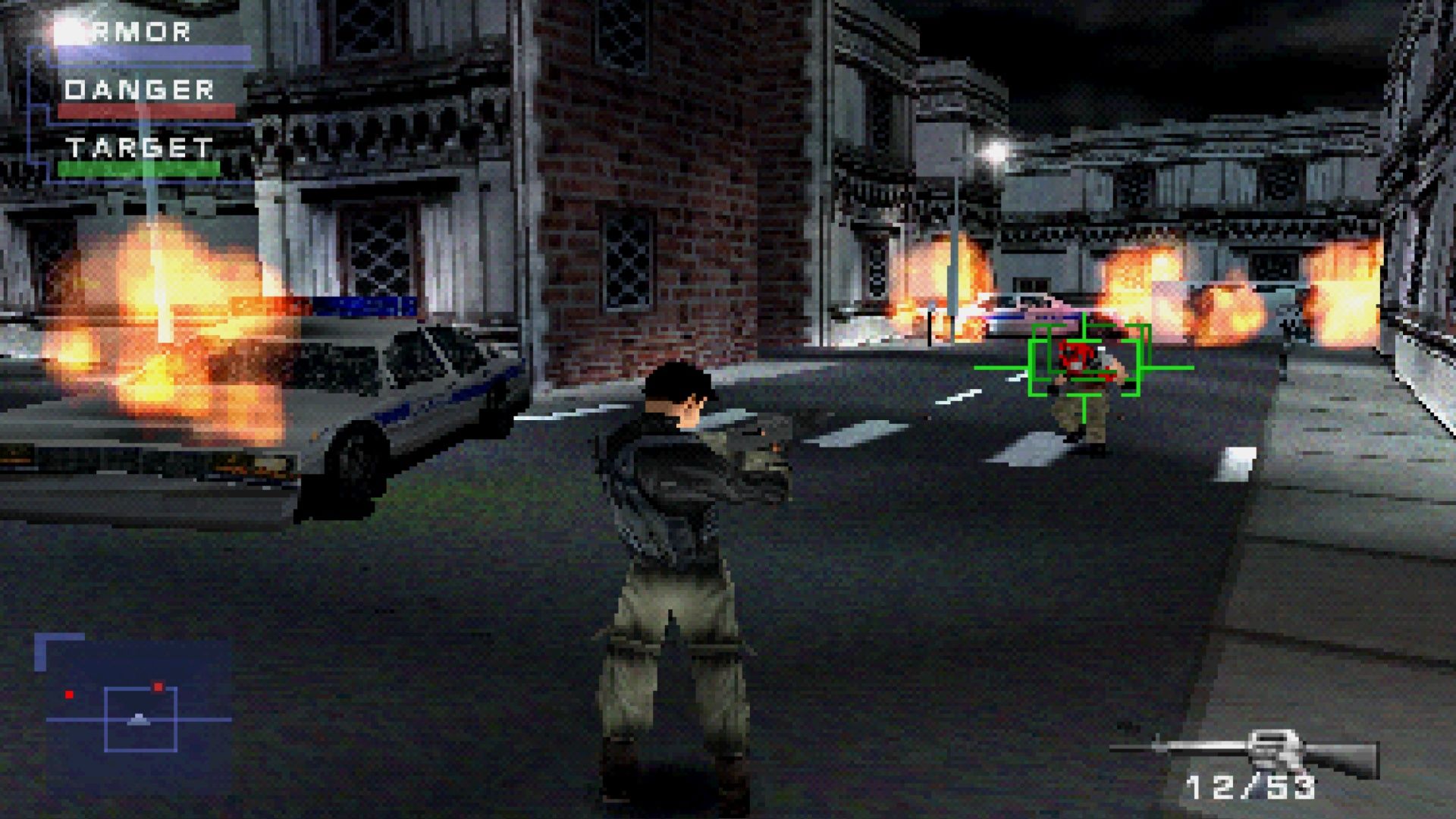Toggle the ARMOR status indicator
Viewport: 1456px width, 819px height.
click(151, 53)
